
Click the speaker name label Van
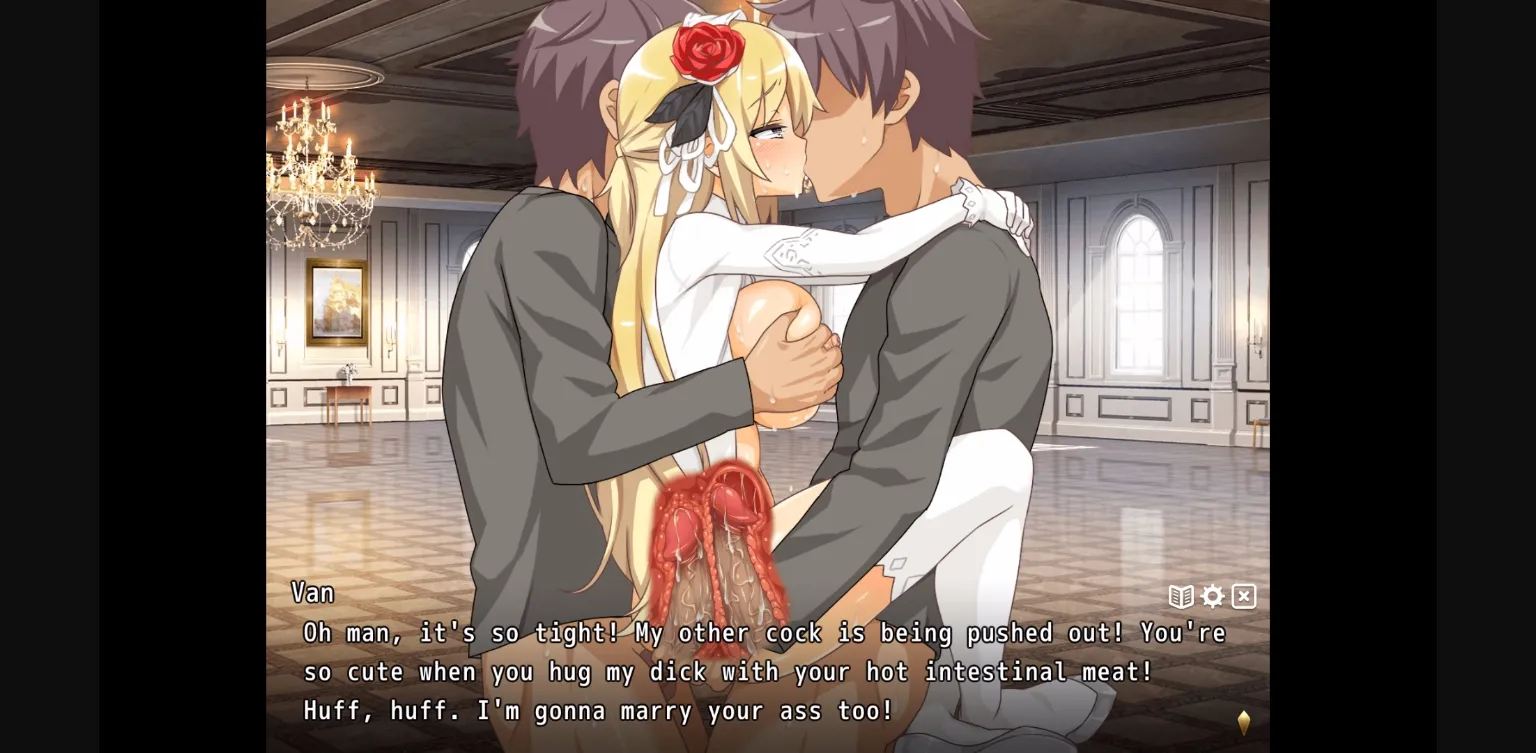313,592
